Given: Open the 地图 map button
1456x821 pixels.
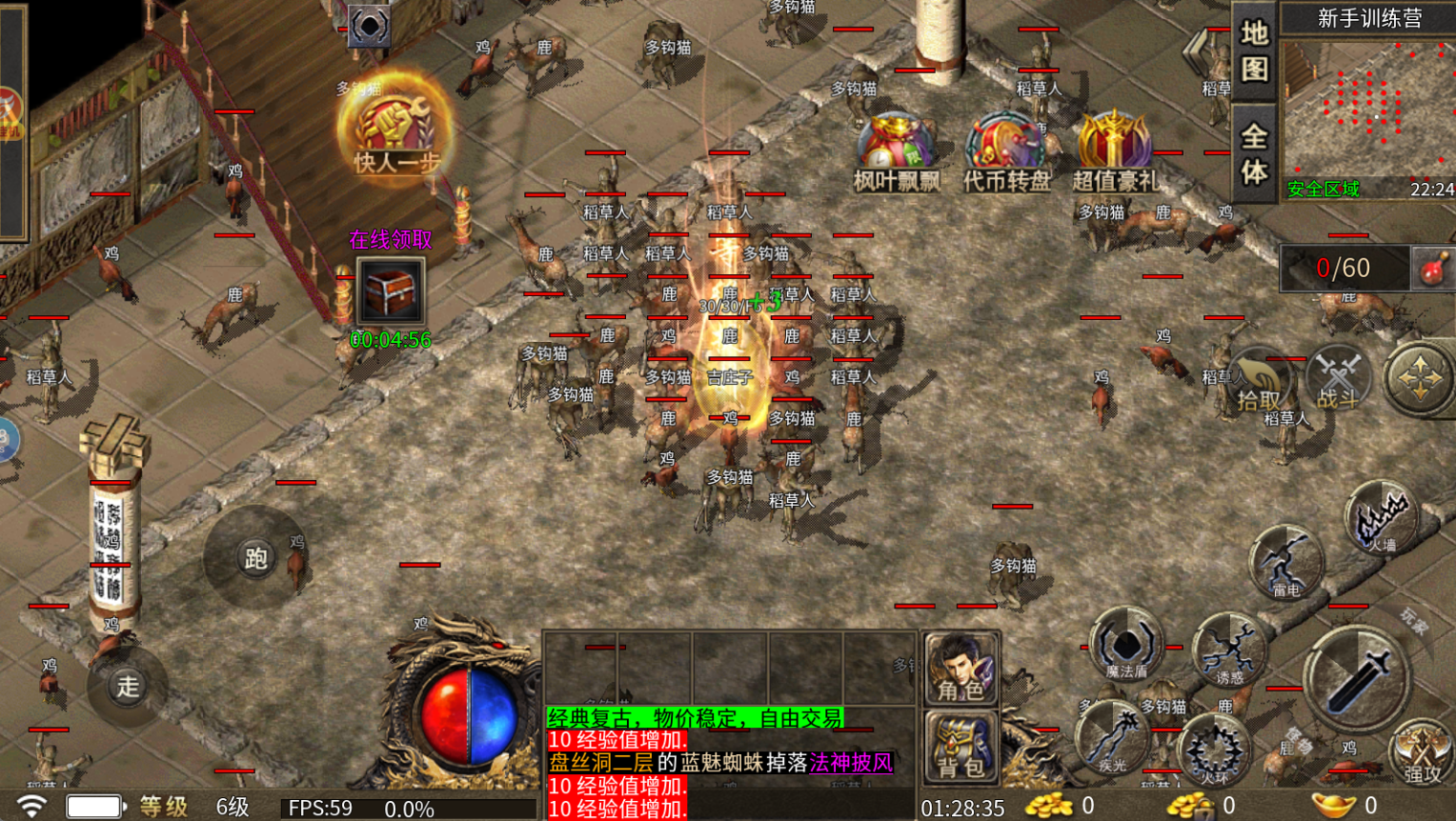Looking at the screenshot, I should point(1253,51).
